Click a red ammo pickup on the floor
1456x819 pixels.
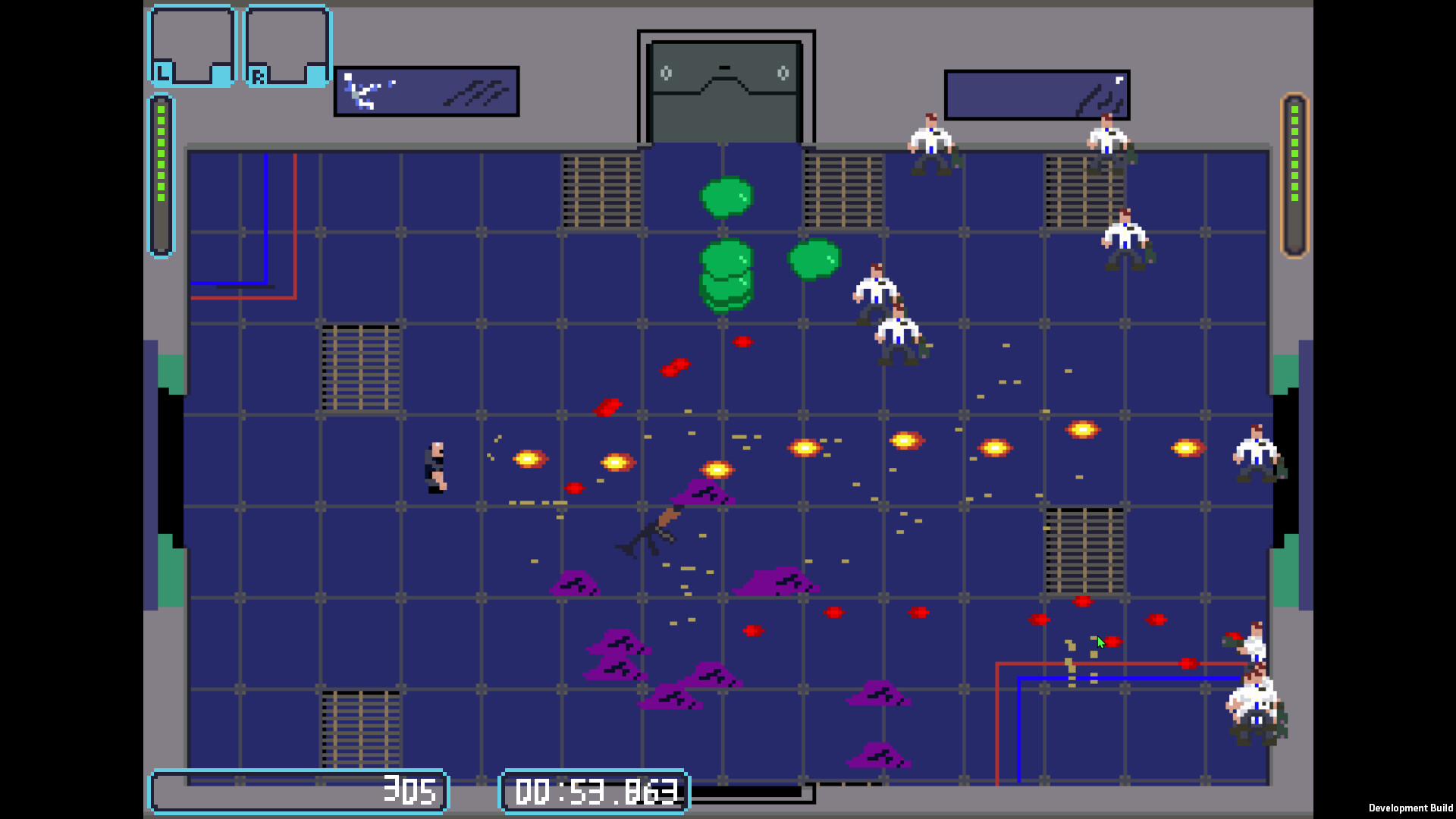click(743, 340)
